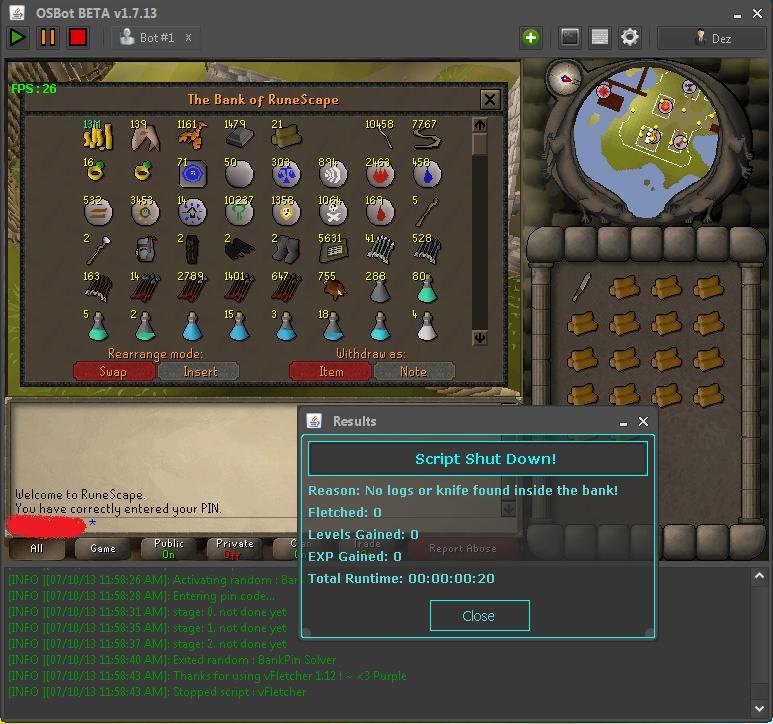Set withdraw mode to Note
773x724 pixels.
click(x=413, y=371)
